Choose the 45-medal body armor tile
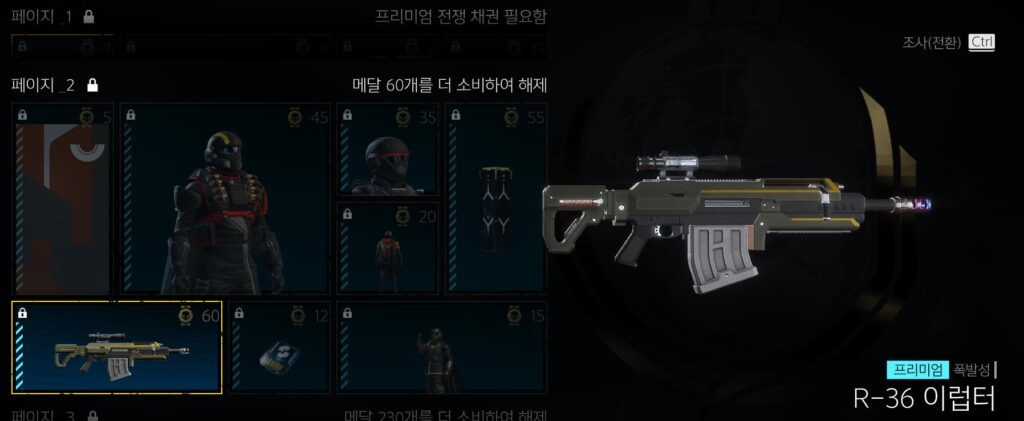Viewport: 1024px width, 421px height. (x=225, y=199)
